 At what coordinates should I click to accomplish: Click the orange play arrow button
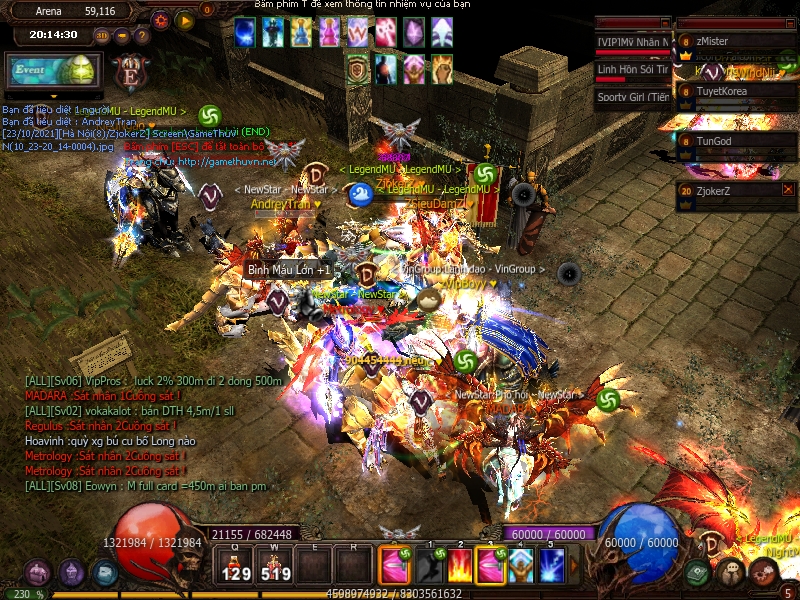185,19
